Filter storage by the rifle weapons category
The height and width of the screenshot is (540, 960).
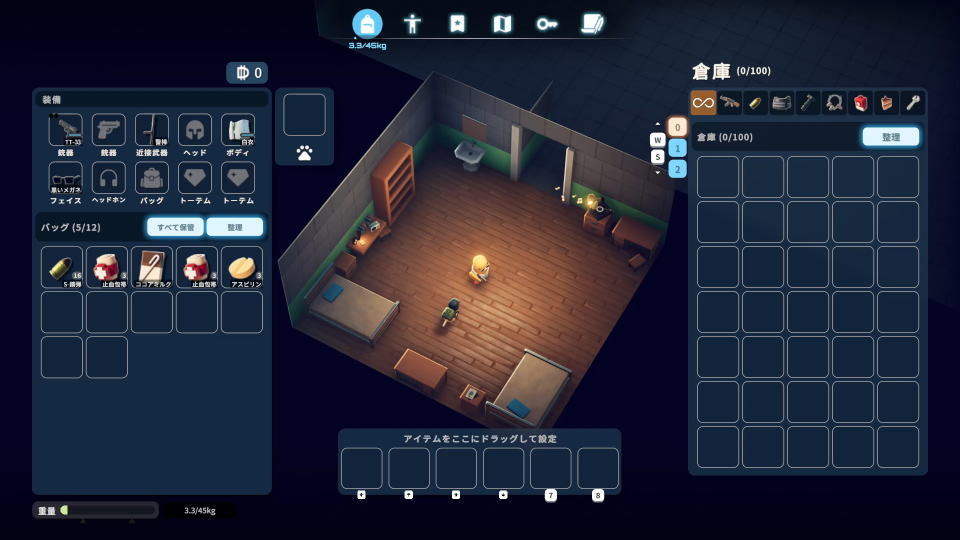click(730, 102)
